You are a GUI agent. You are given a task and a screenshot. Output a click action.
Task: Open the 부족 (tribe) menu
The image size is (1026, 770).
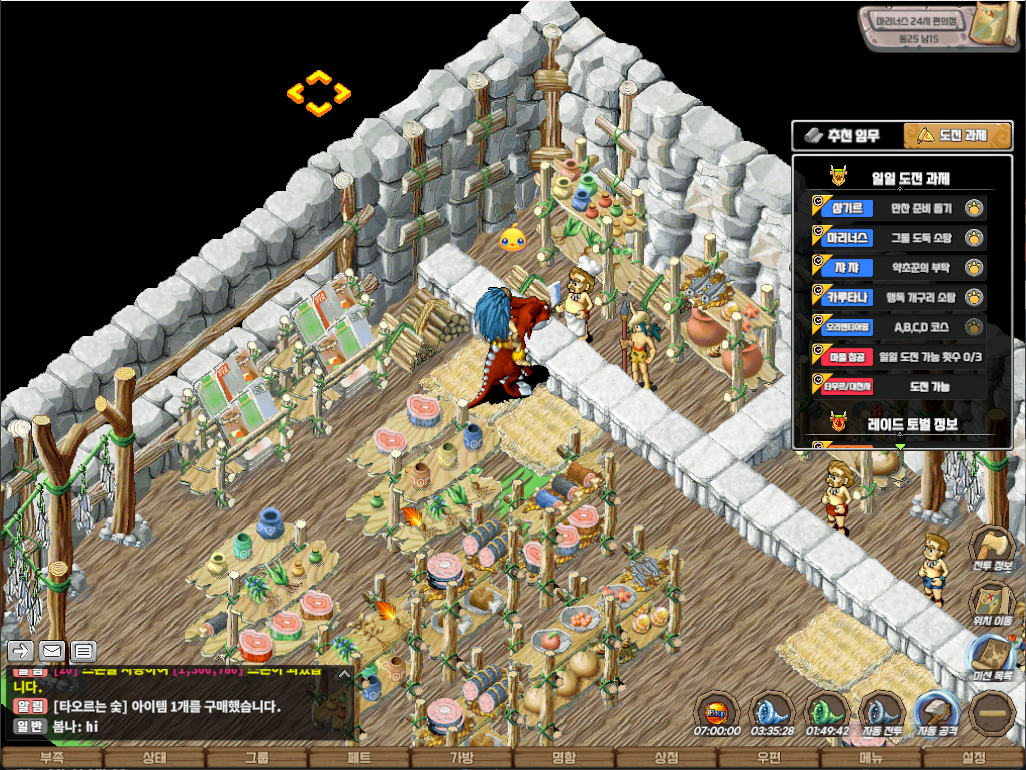(51, 758)
